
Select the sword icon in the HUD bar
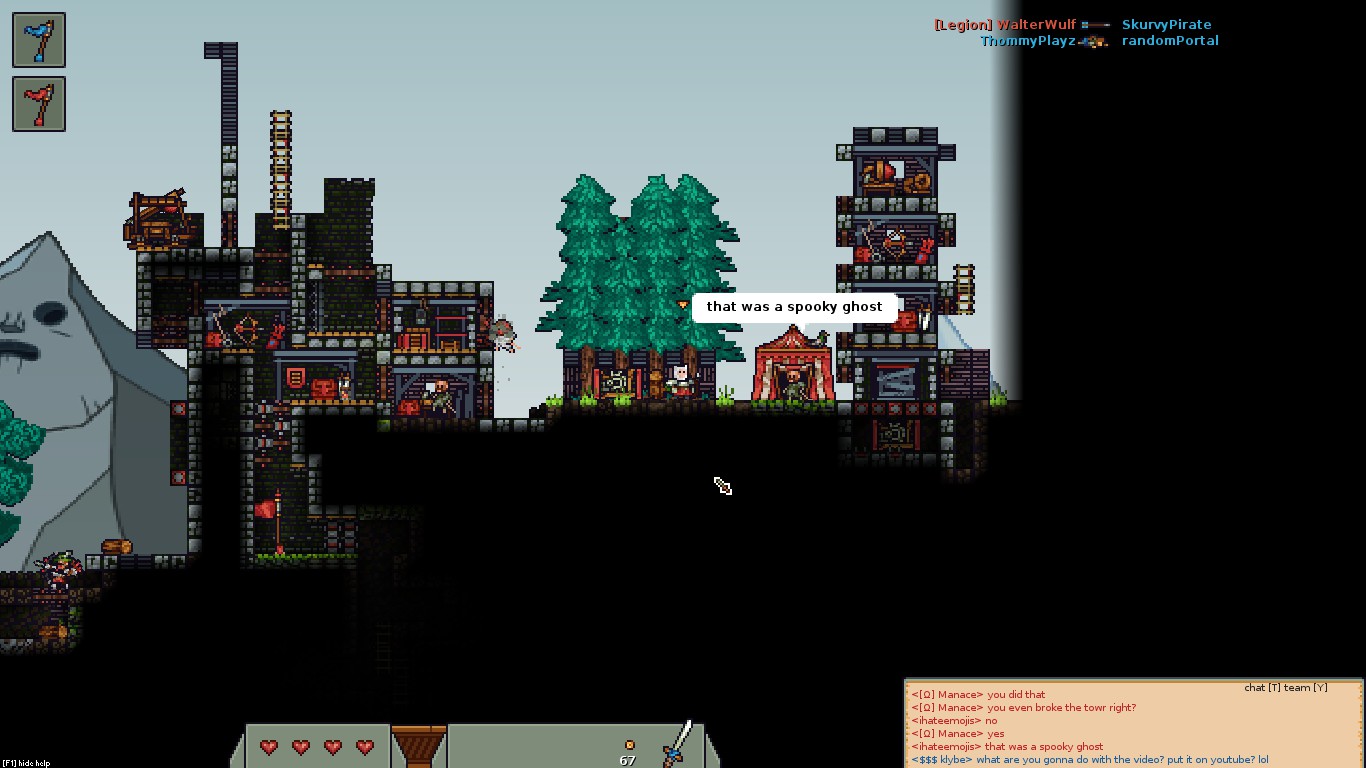[x=678, y=743]
